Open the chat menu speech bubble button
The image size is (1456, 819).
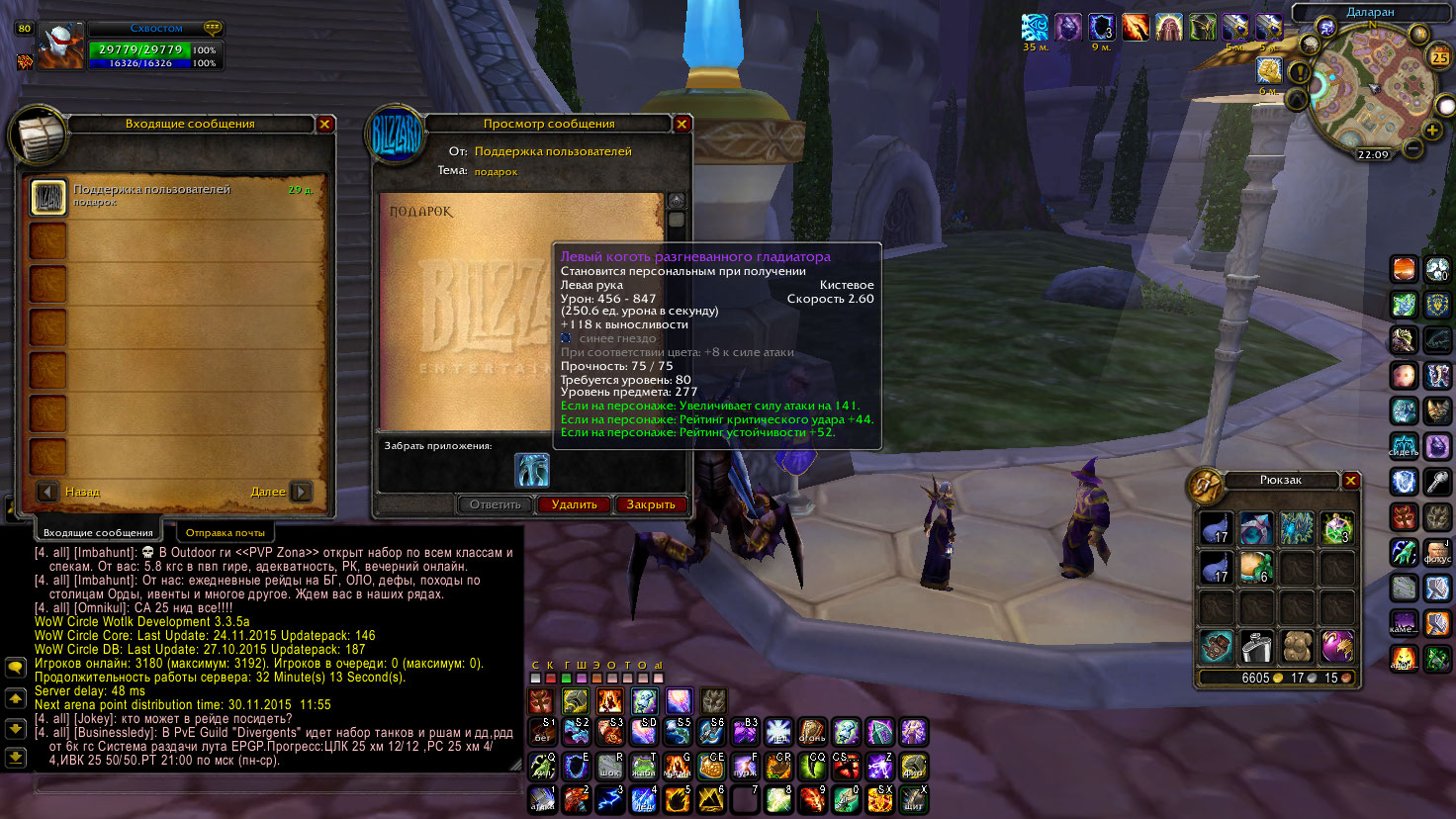16,668
